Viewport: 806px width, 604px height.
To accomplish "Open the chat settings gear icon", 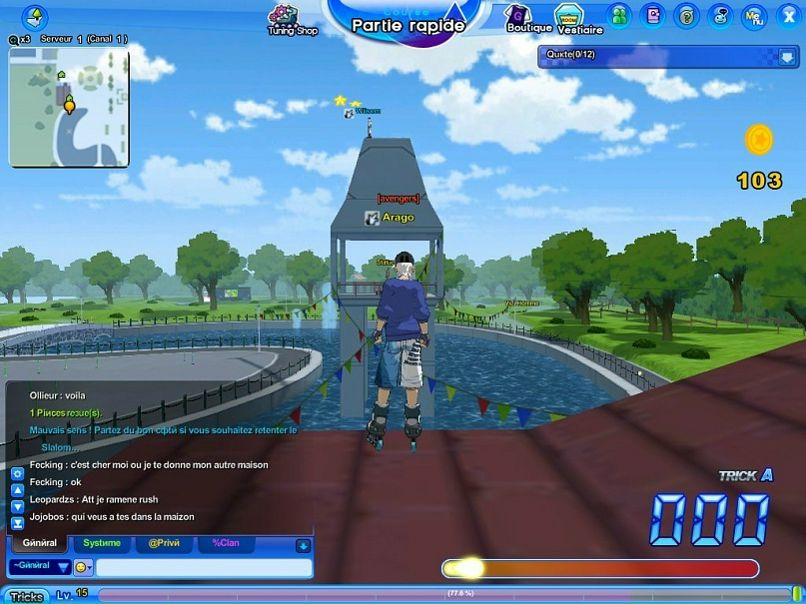I will (17, 473).
